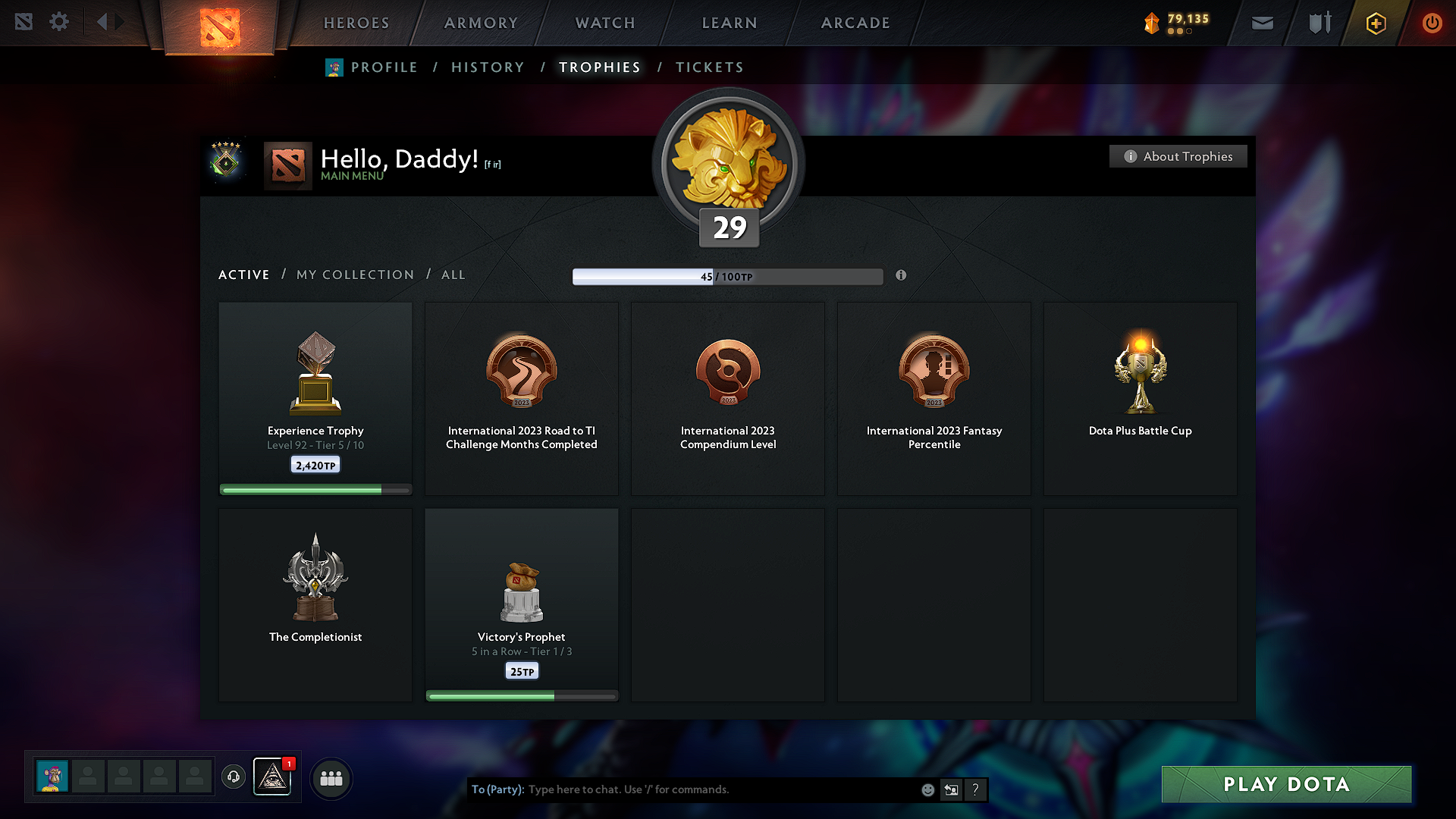Open friends list via people icon
This screenshot has height=819, width=1456.
coord(331,778)
